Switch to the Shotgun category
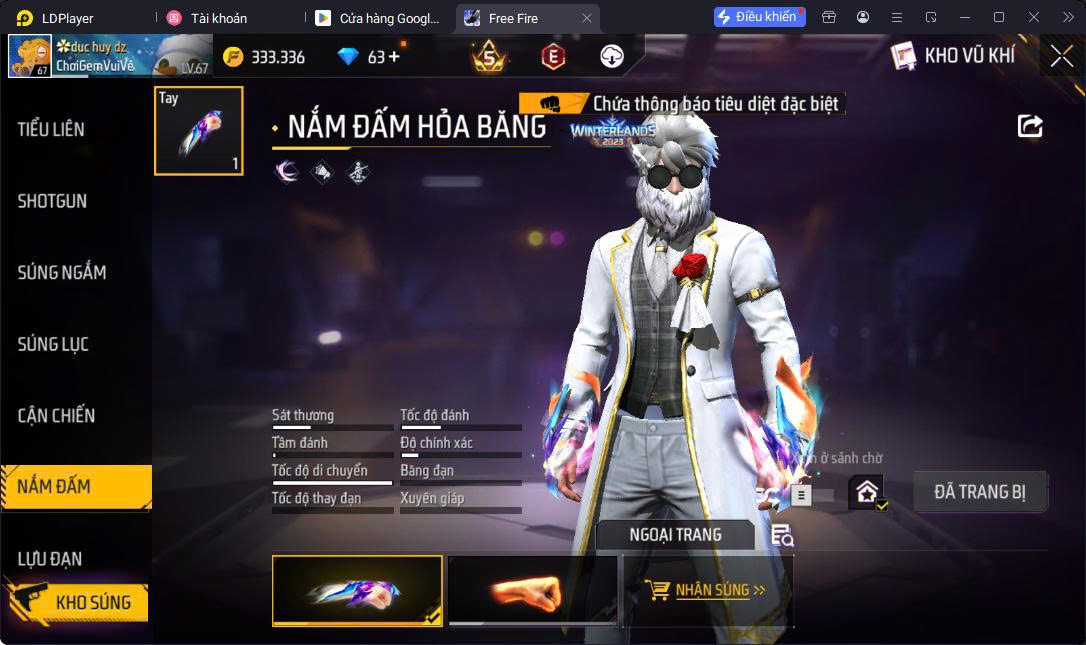This screenshot has width=1086, height=645. pyautogui.click(x=52, y=201)
